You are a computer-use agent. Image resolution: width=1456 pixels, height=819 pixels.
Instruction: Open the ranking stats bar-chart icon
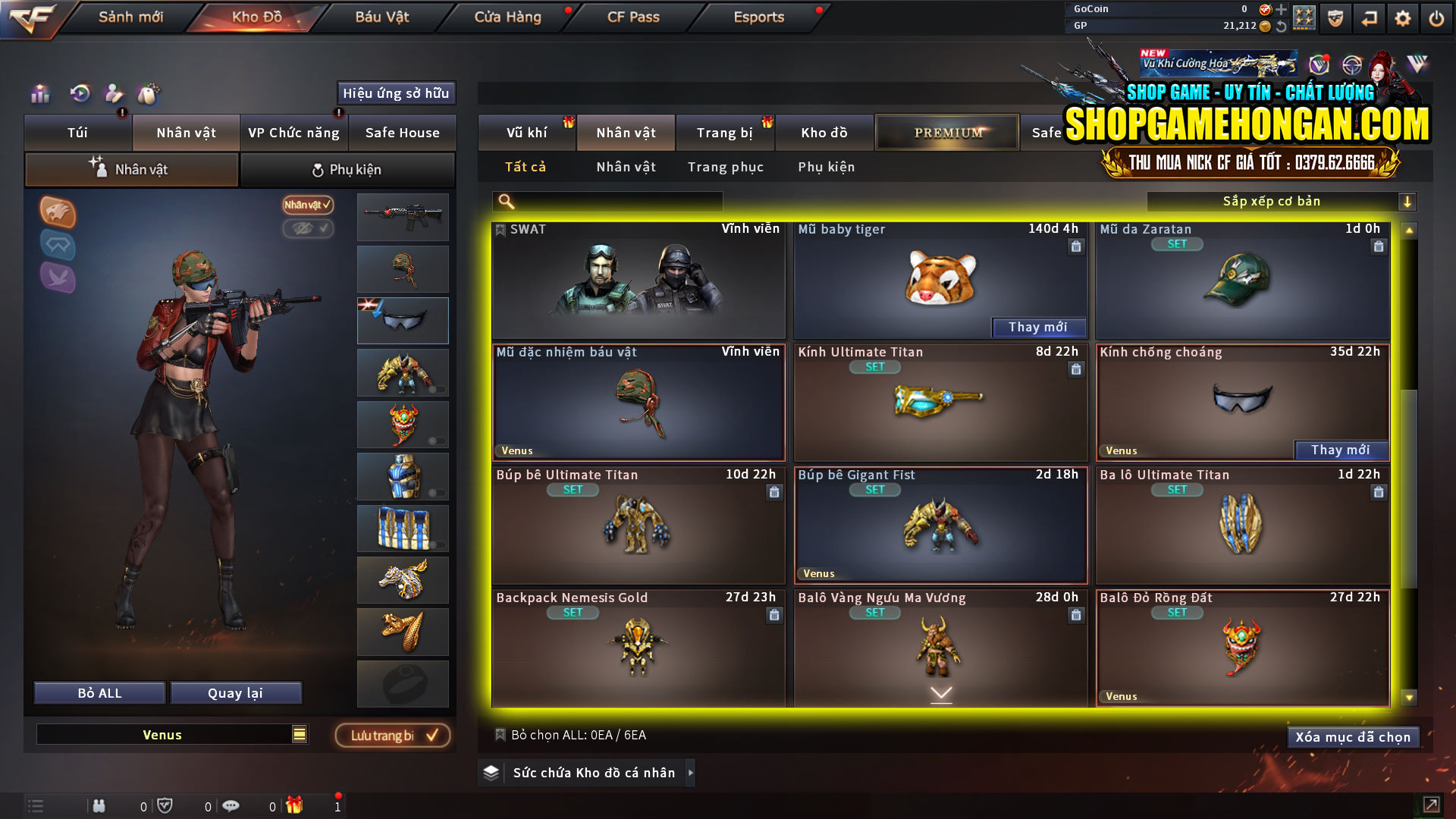pos(39,95)
